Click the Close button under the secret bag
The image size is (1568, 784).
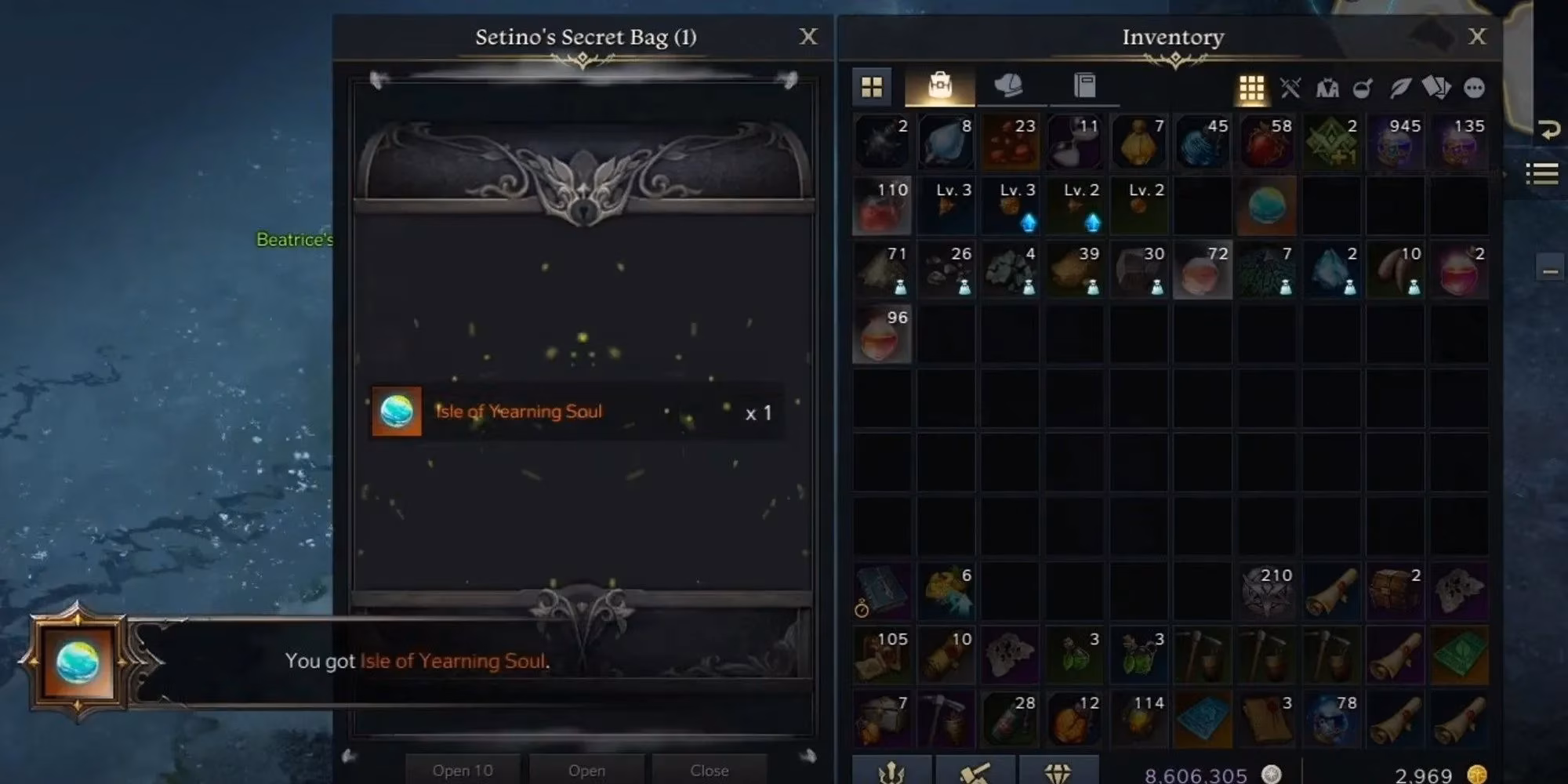click(x=710, y=770)
